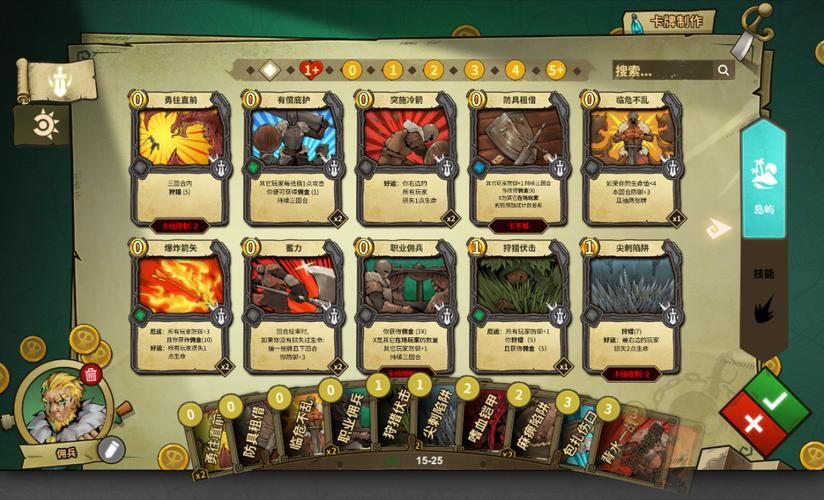Filter cards by cost 1+ heart
Image resolution: width=824 pixels, height=500 pixels.
click(x=310, y=70)
